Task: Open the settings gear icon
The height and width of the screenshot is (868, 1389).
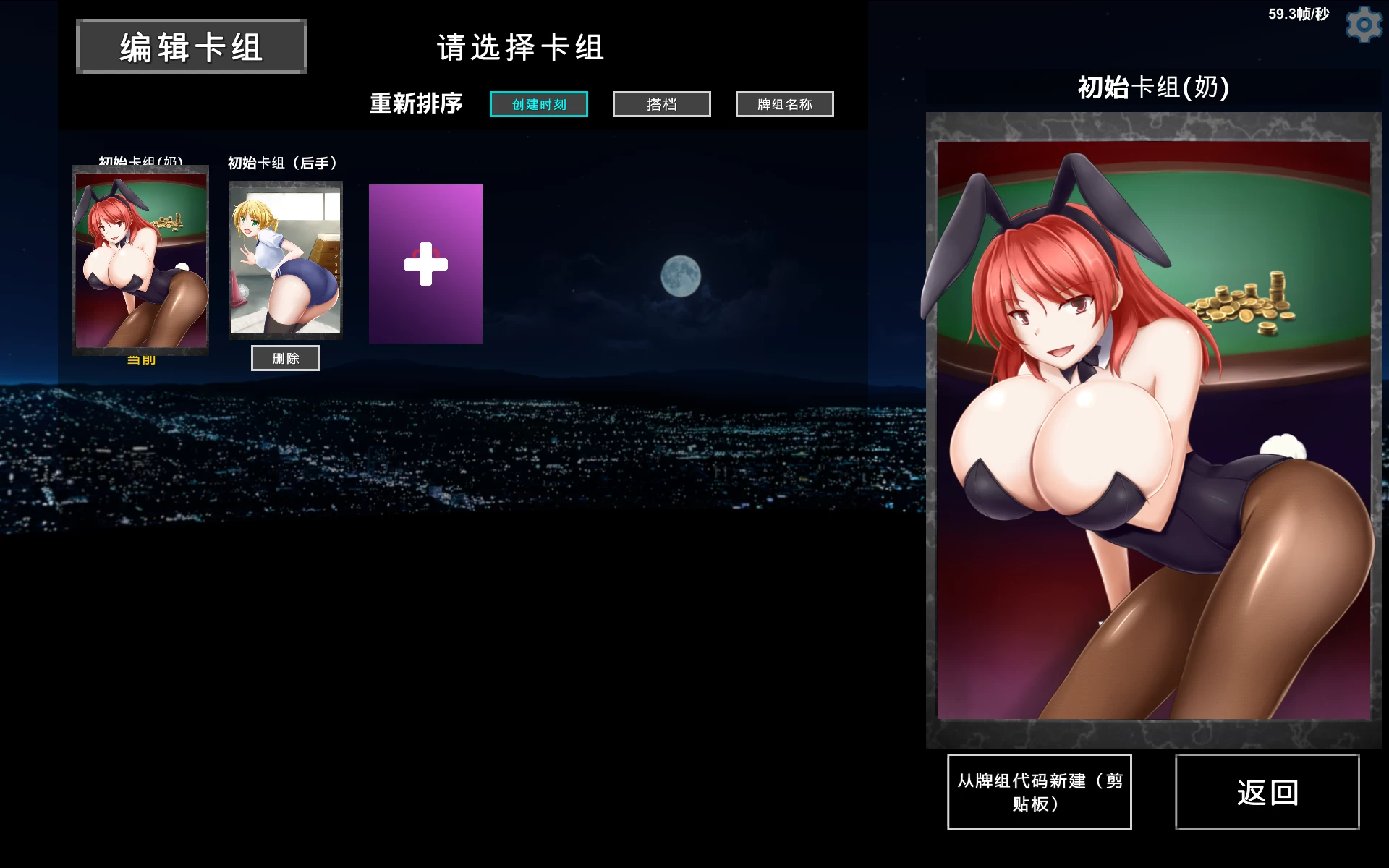Action: coord(1364,23)
